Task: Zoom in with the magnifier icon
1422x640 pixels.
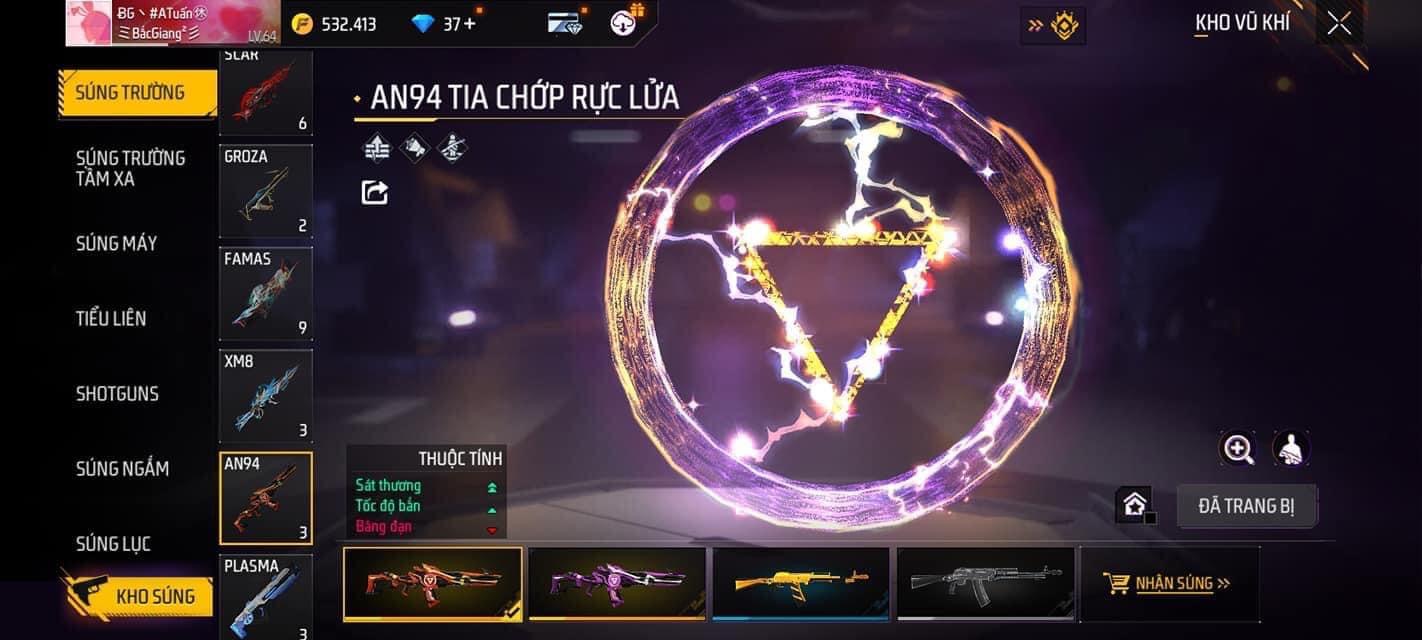Action: (1238, 449)
